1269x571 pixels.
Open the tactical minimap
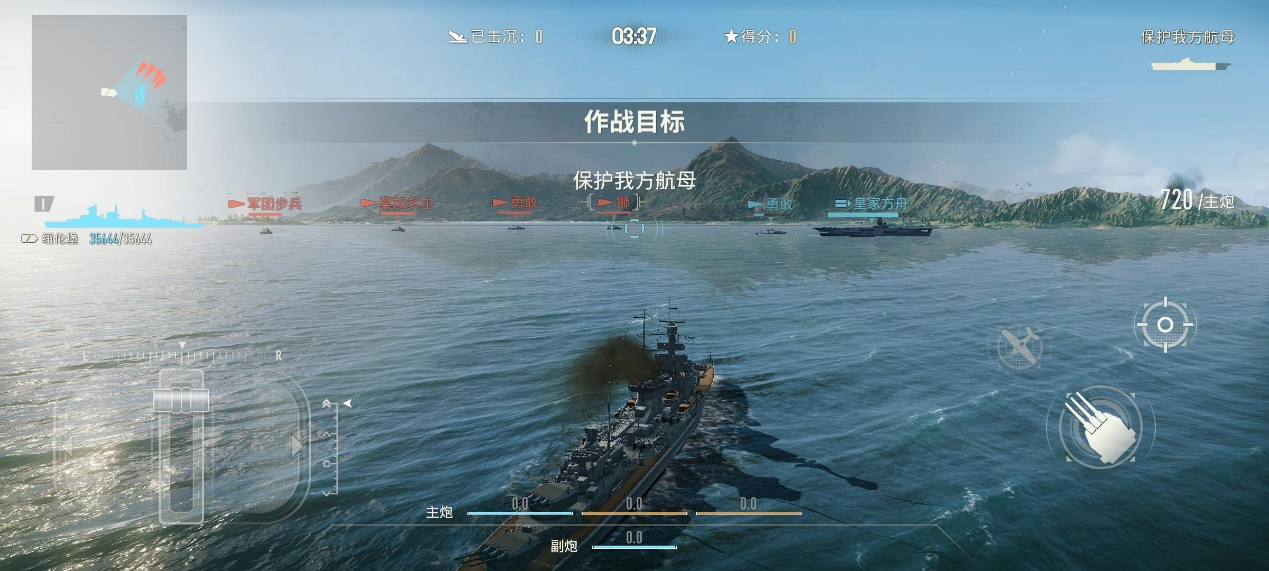pos(109,92)
